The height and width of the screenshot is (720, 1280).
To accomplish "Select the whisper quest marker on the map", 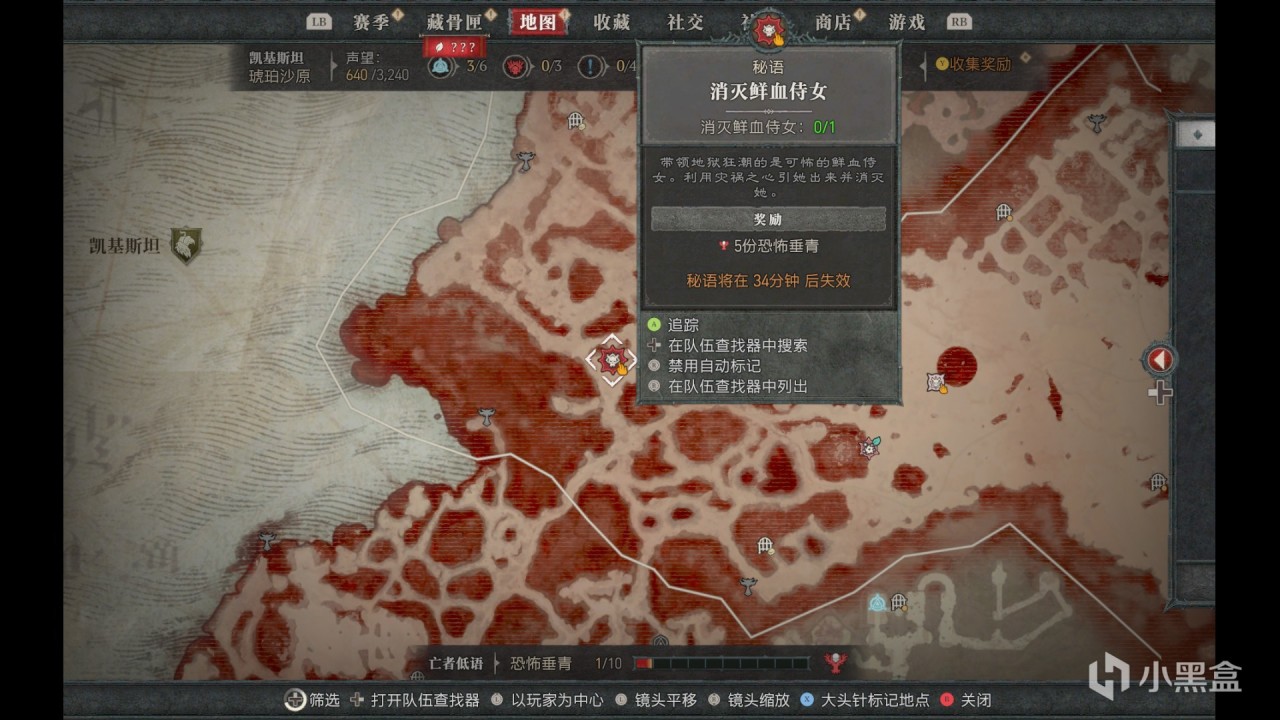I will [x=614, y=357].
